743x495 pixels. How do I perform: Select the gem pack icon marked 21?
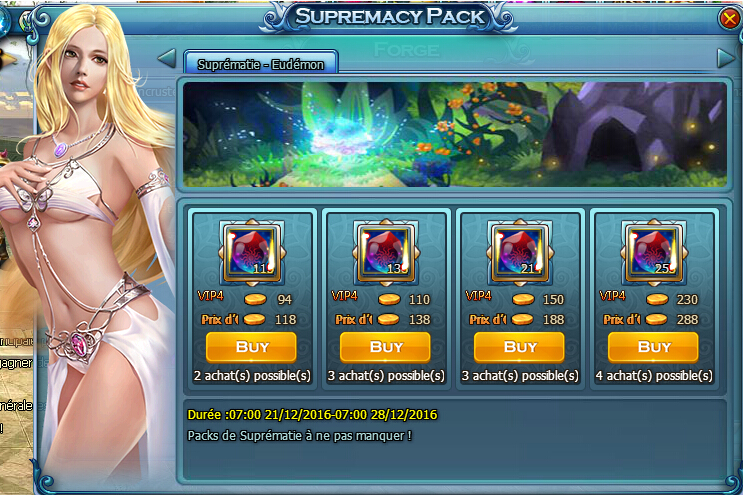coord(519,252)
